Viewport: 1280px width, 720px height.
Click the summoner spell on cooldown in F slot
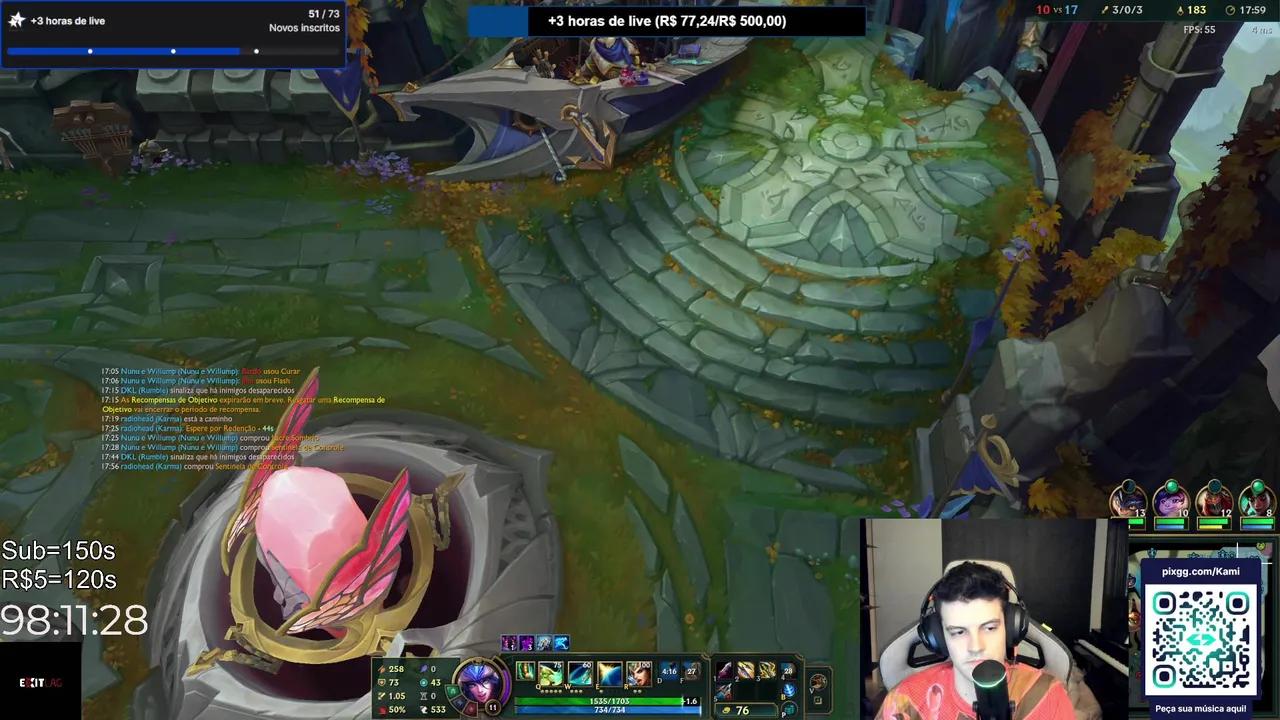691,672
